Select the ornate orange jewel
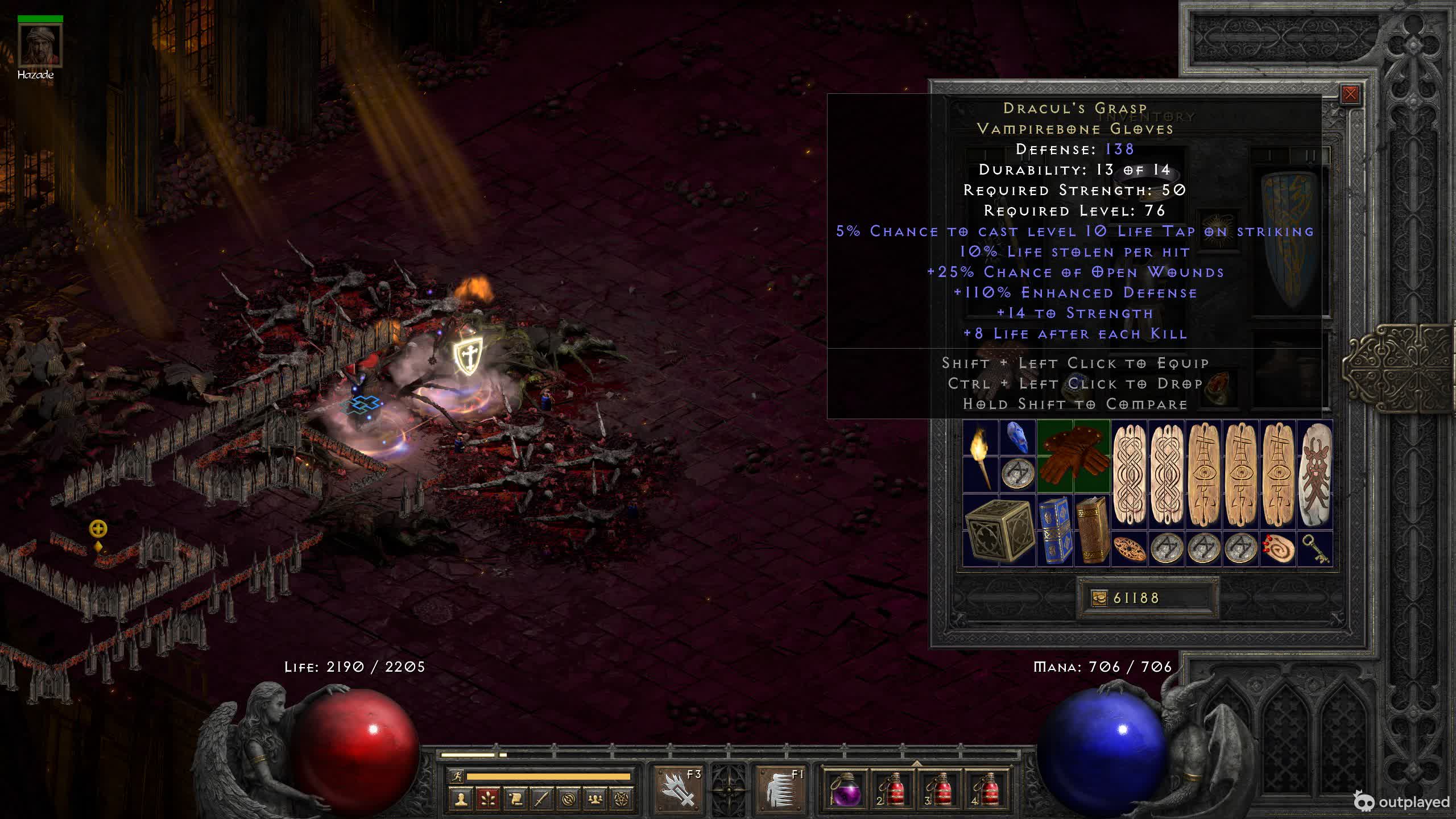Viewport: 1456px width, 819px height. point(1129,549)
